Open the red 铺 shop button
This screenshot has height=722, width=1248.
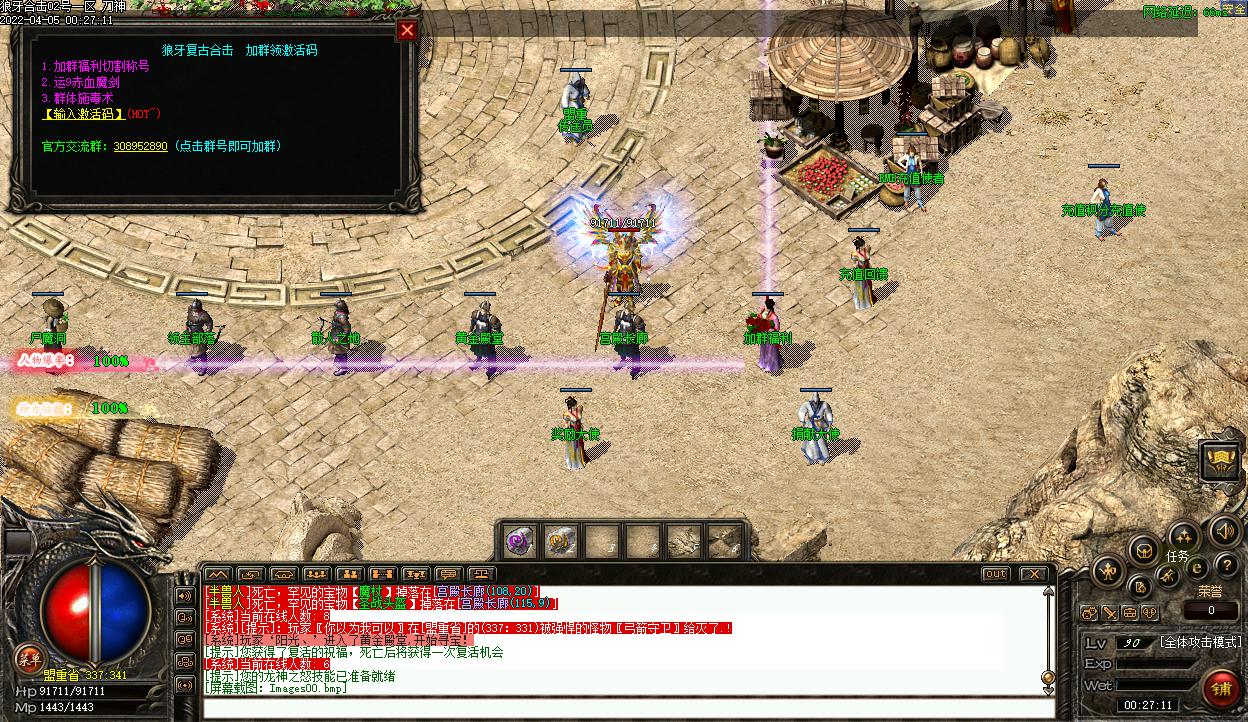(x=1221, y=688)
